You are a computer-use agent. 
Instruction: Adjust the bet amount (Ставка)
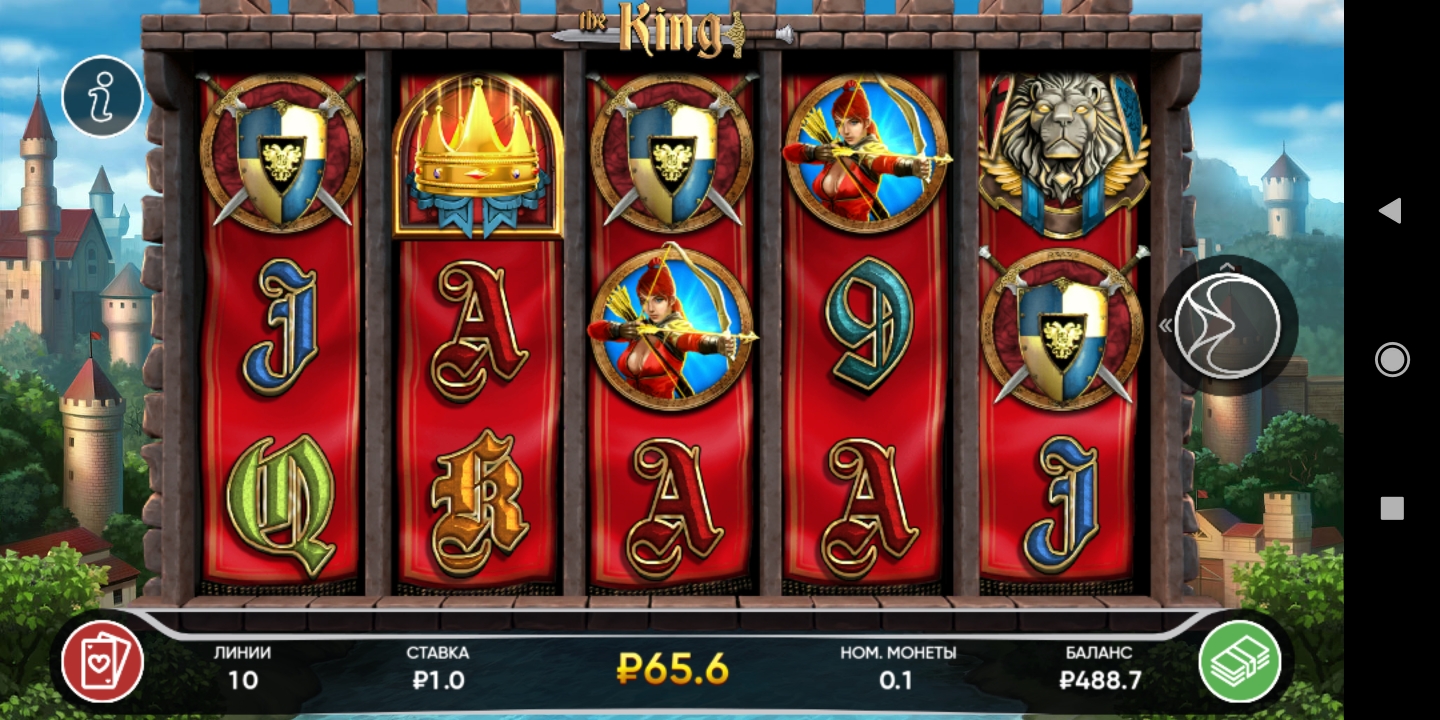coord(437,667)
